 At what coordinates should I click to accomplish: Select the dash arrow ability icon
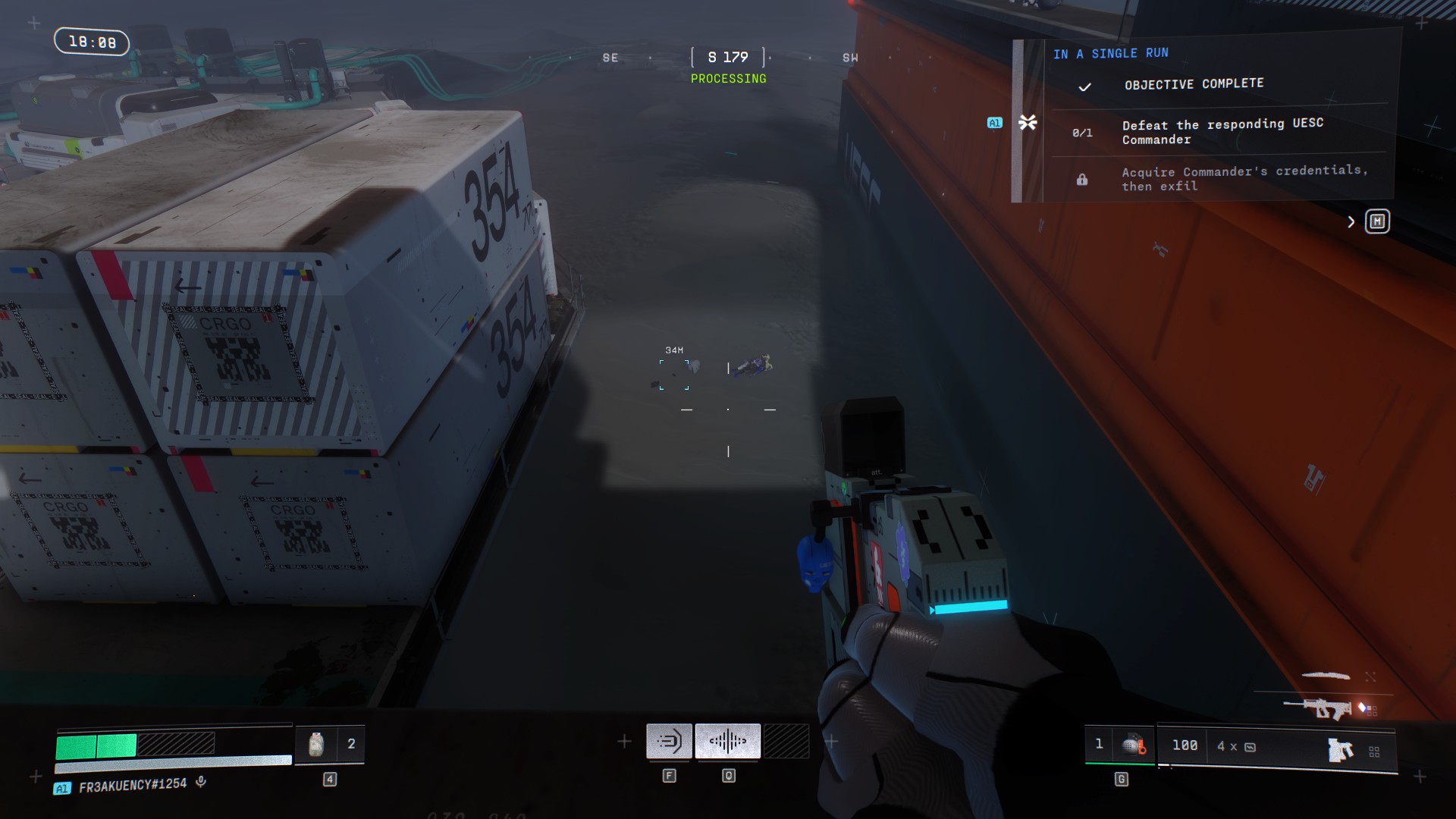(669, 741)
